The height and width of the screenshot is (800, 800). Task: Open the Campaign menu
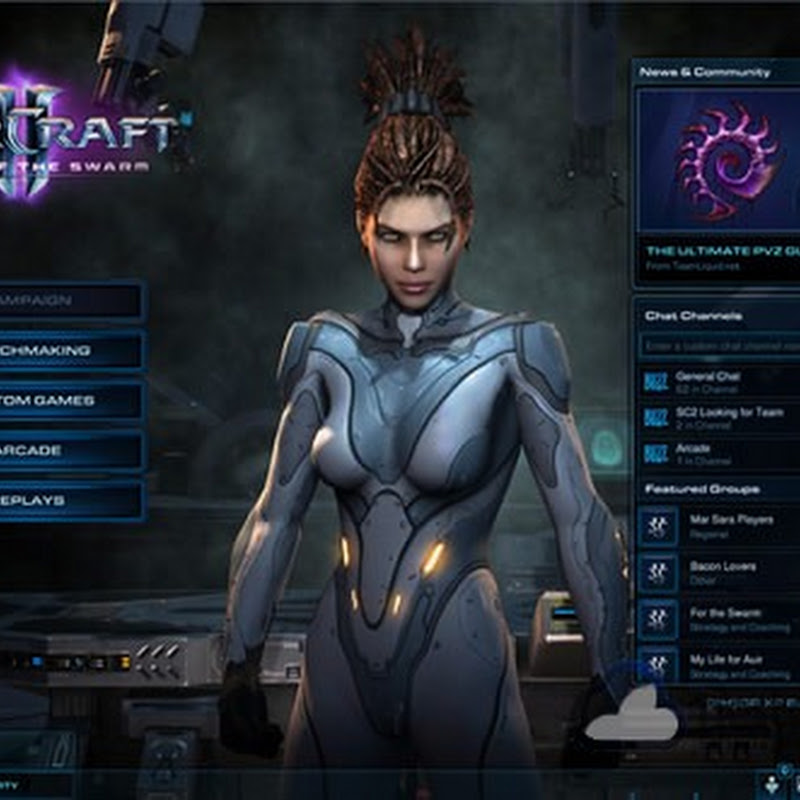pos(68,301)
